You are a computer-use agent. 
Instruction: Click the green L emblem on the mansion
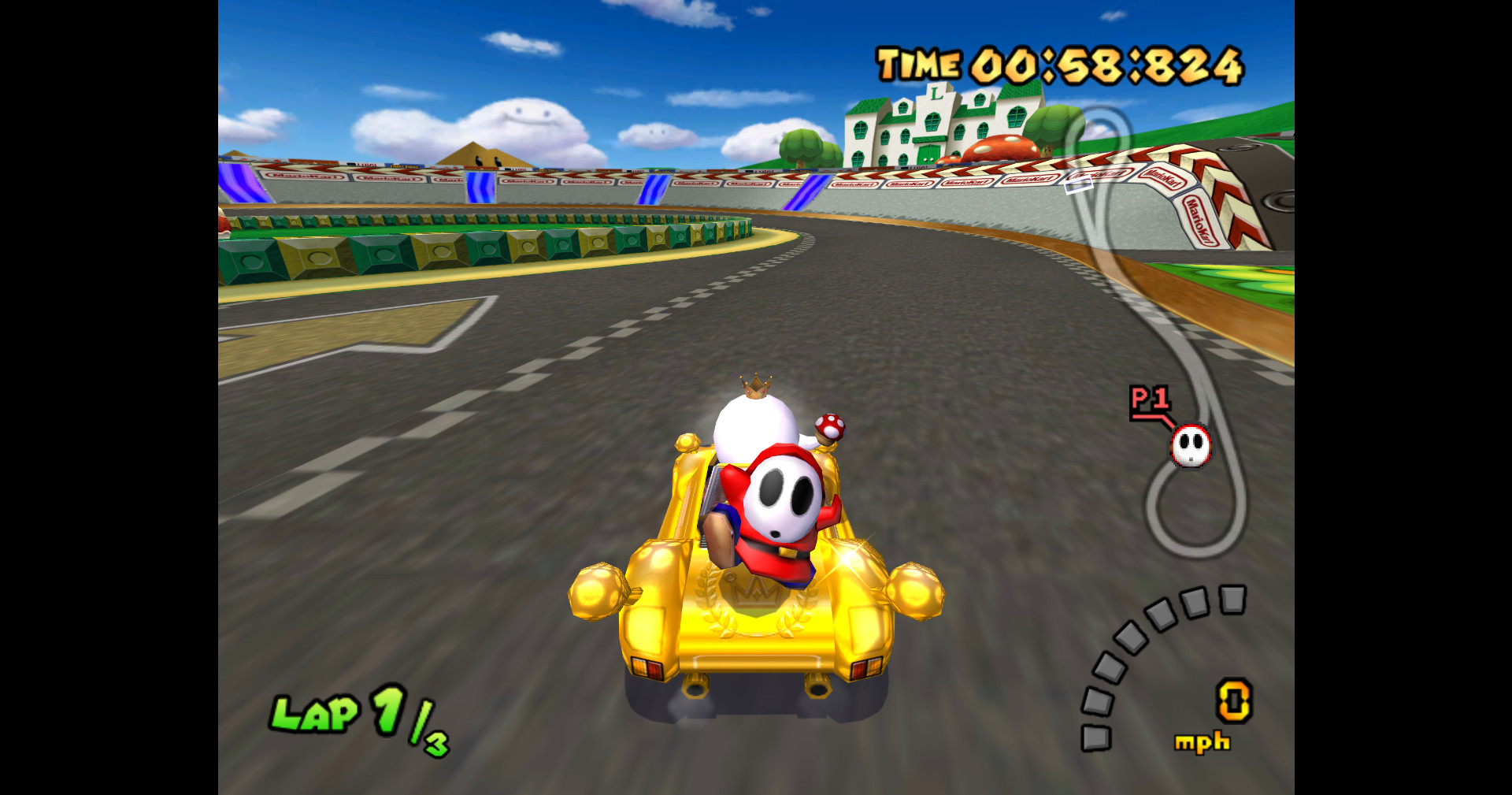[x=936, y=95]
